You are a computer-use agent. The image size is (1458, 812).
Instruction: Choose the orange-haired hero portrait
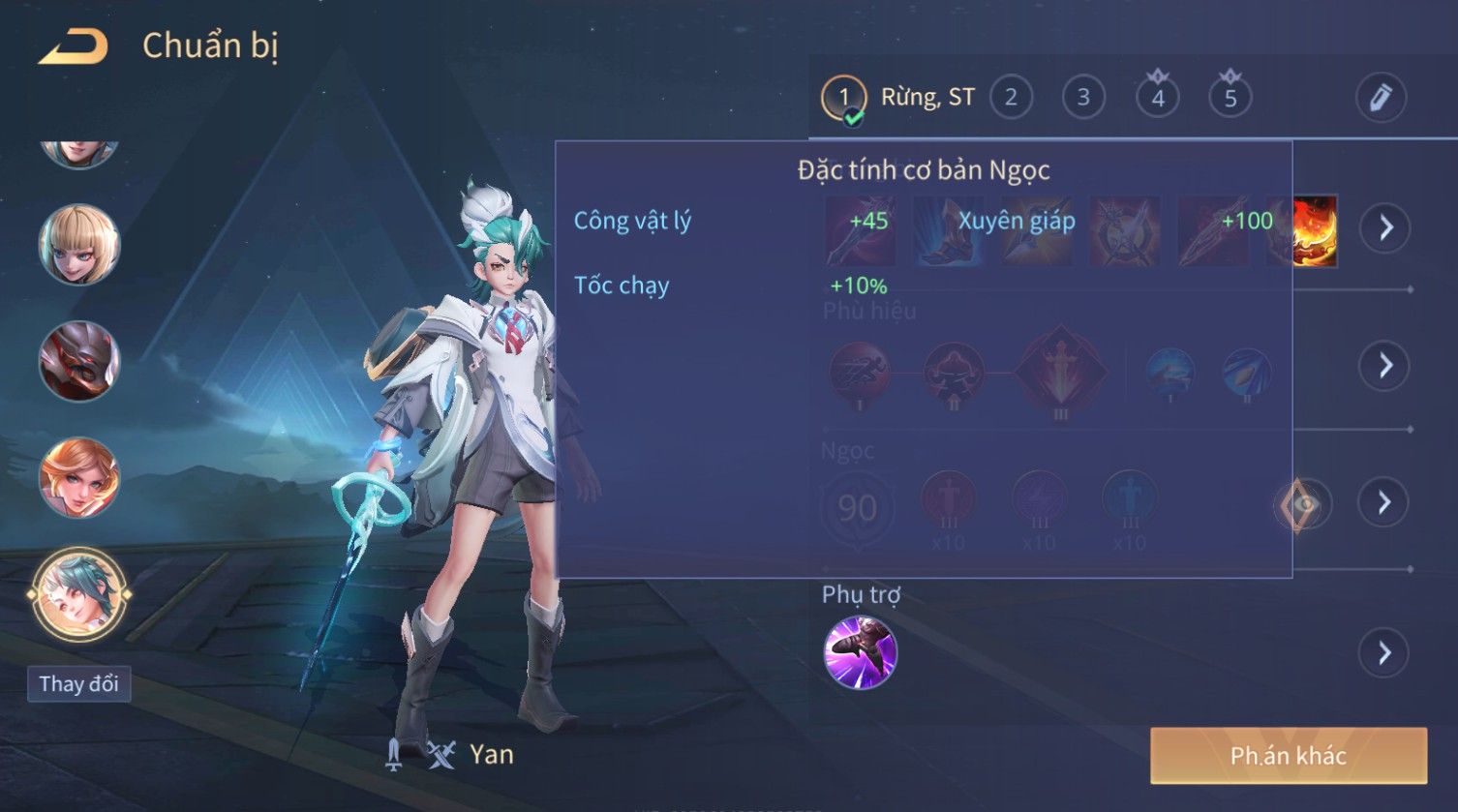pos(79,477)
